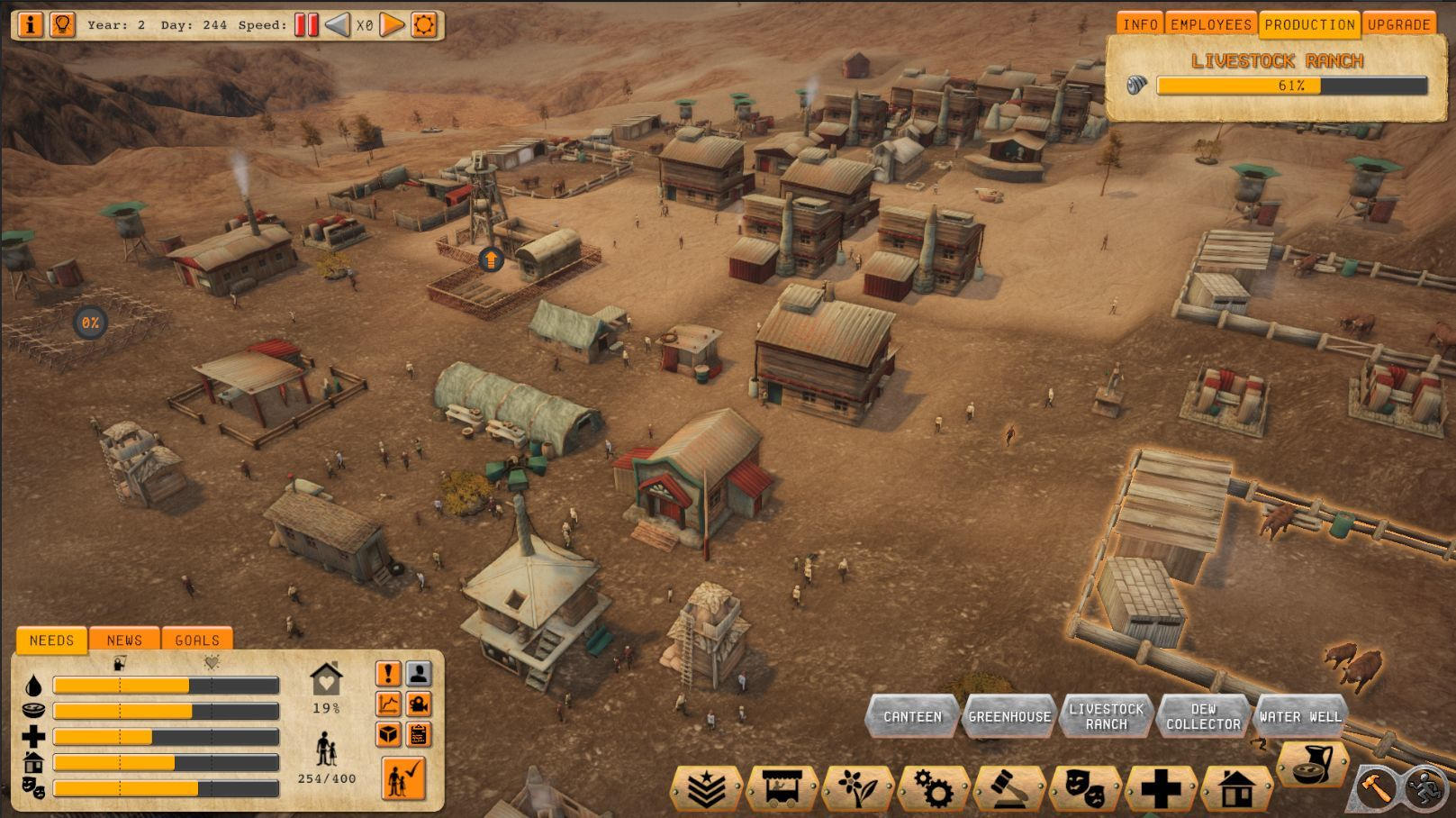This screenshot has height=818, width=1456.
Task: Open the lightbulb hints button
Action: 62,24
